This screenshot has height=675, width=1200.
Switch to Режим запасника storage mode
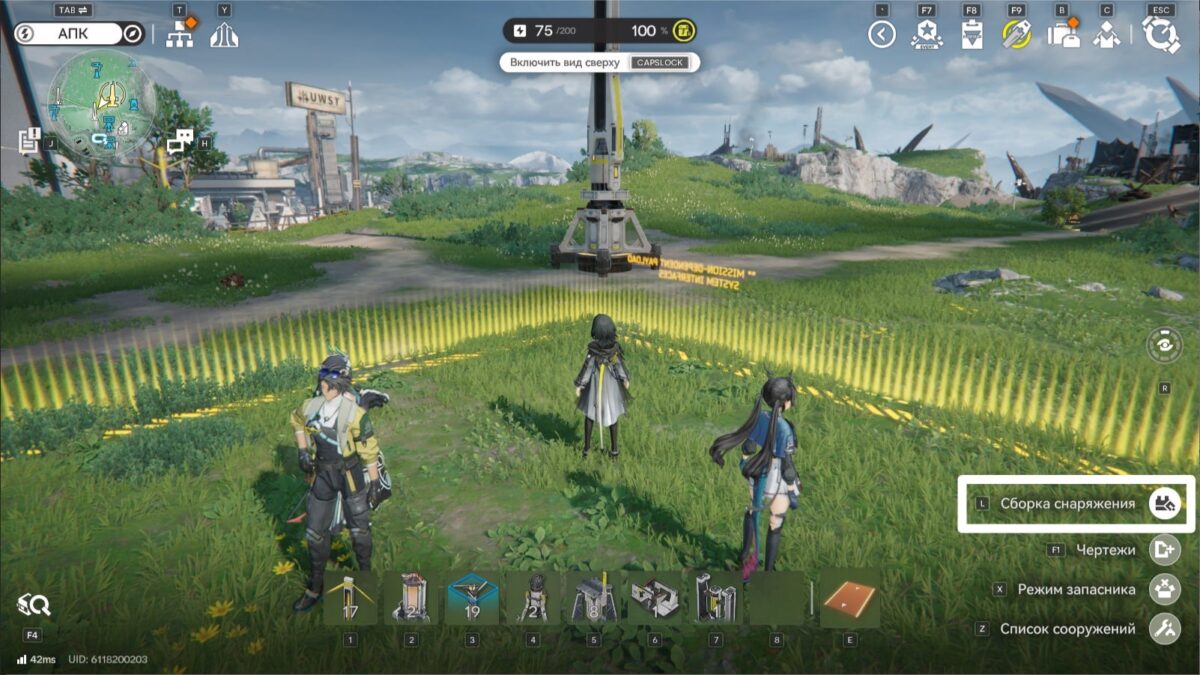(1162, 589)
